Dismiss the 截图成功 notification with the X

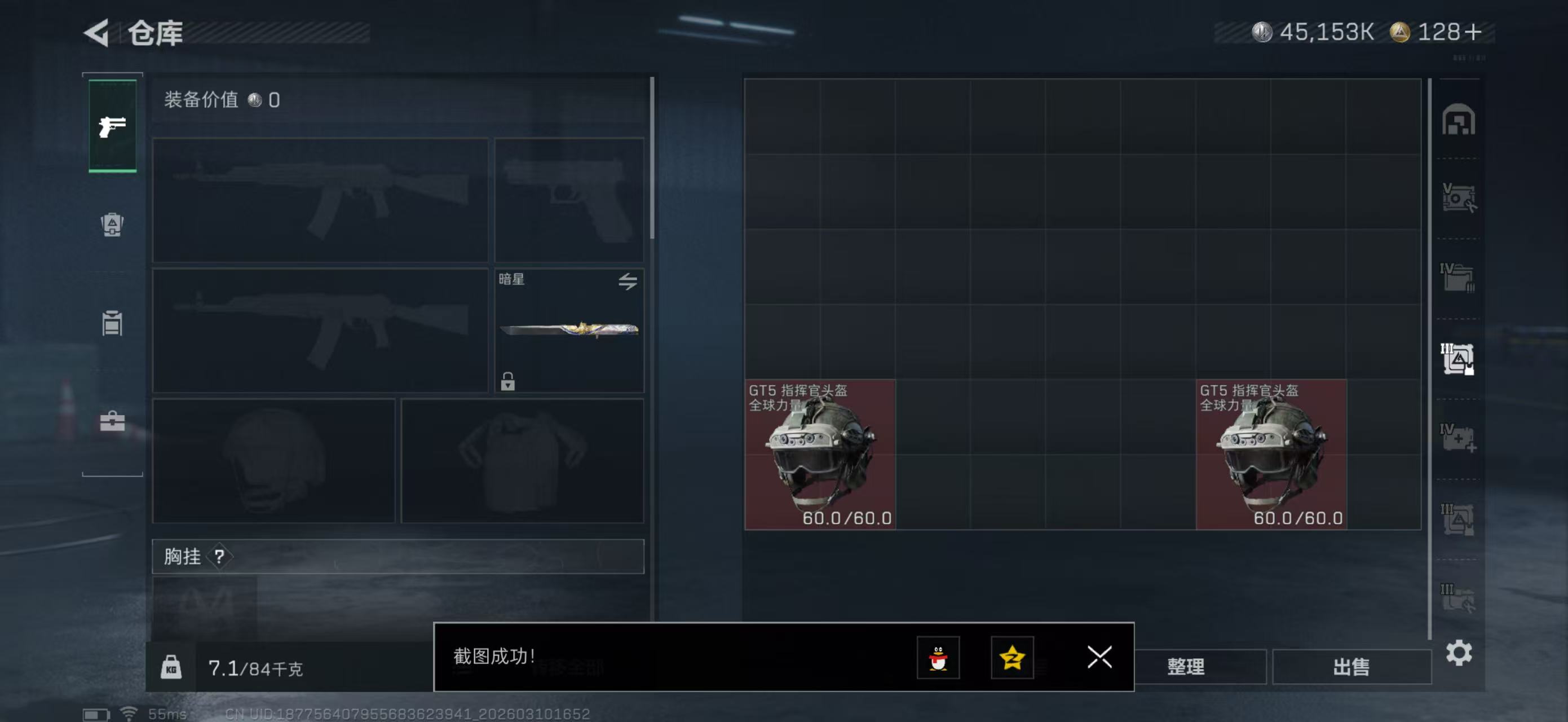(x=1099, y=658)
